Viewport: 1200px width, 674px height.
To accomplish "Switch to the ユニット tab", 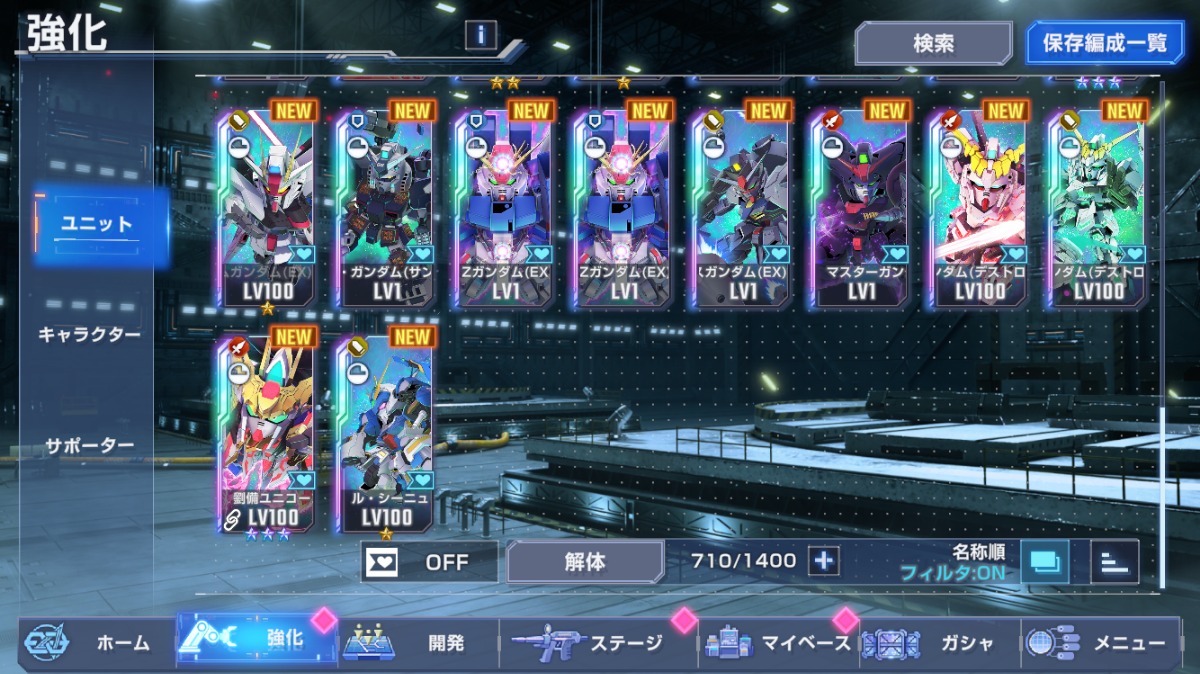I will pos(97,224).
